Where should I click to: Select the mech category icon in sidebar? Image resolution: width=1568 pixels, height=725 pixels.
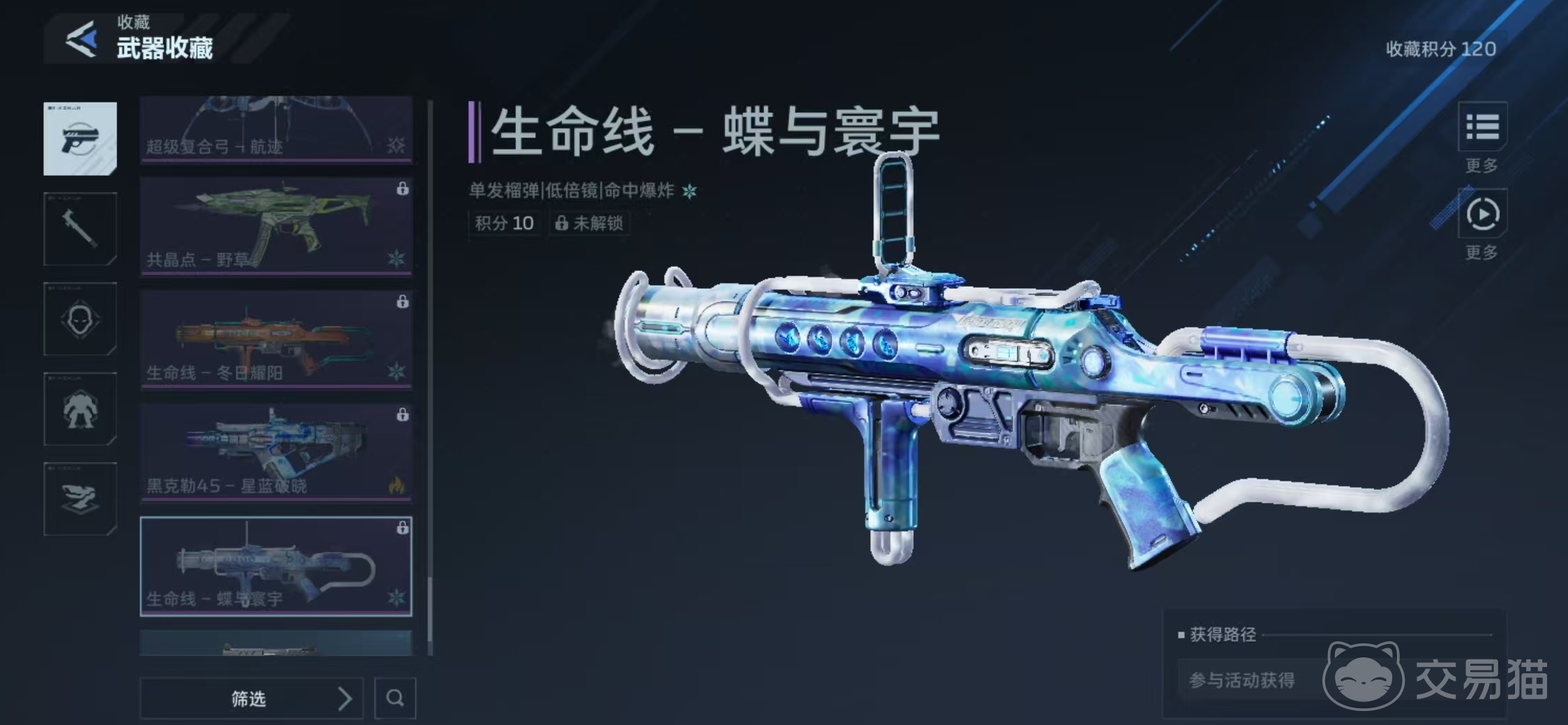coord(80,410)
